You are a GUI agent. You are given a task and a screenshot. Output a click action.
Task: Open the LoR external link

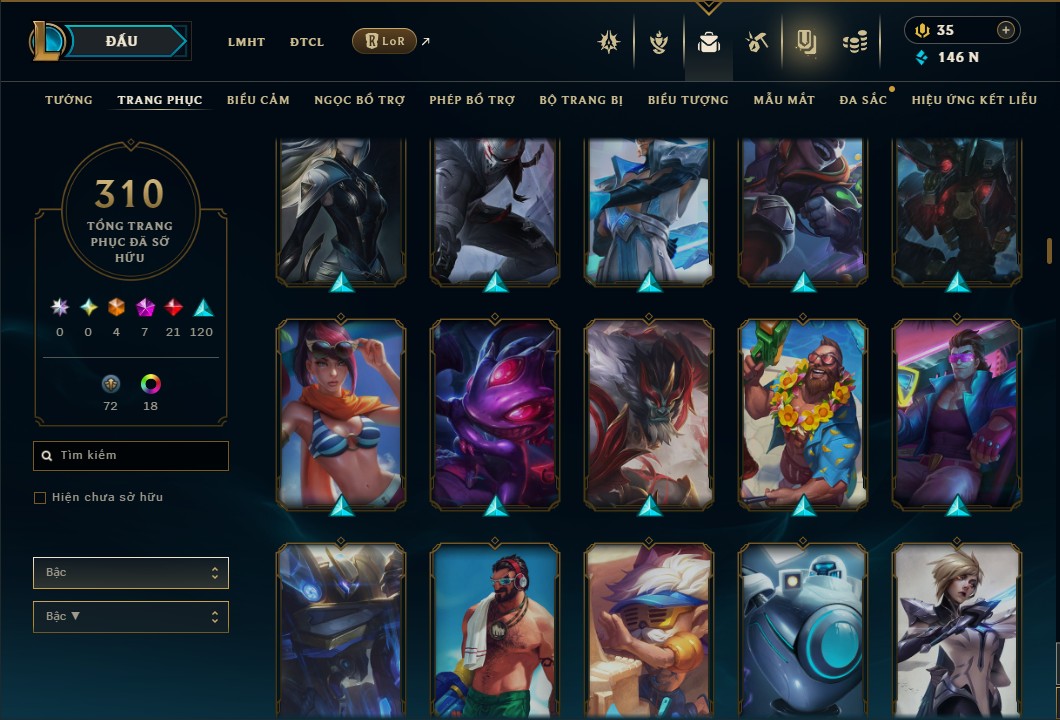(385, 41)
